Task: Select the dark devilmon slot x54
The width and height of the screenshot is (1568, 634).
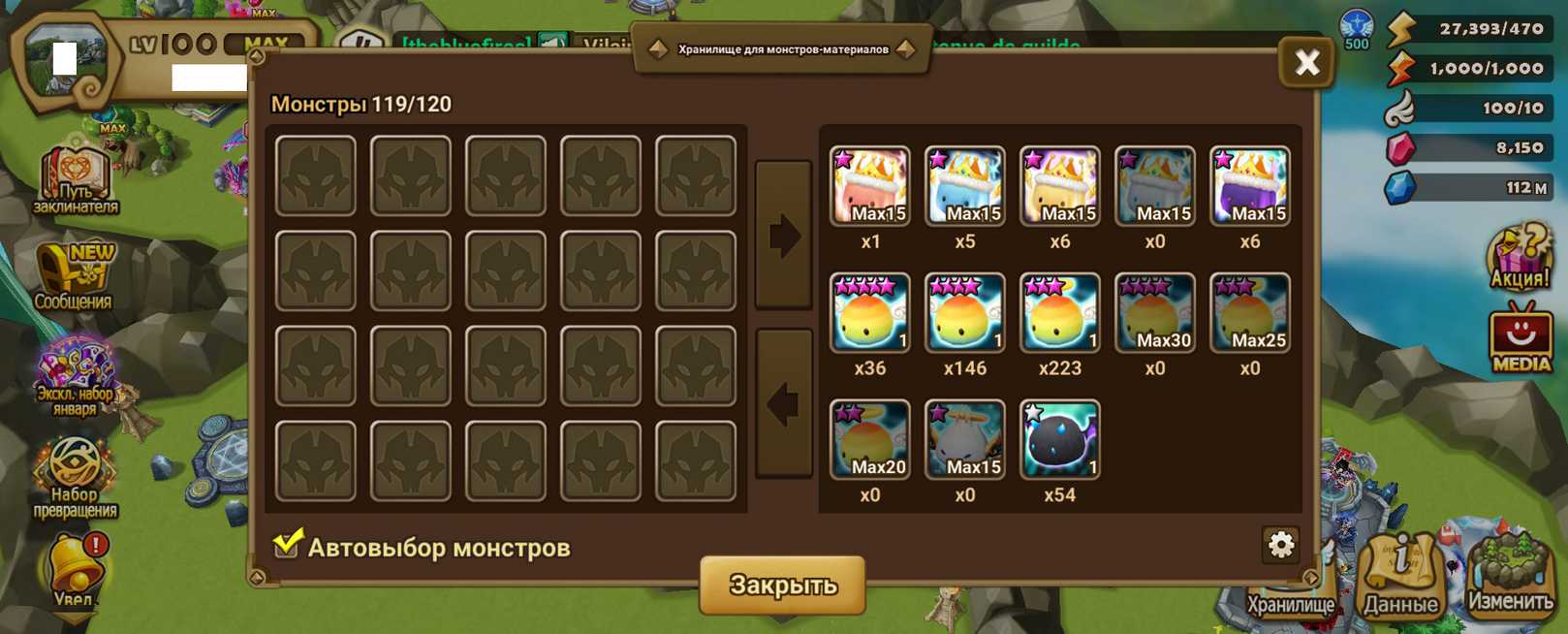Action: tap(1059, 440)
